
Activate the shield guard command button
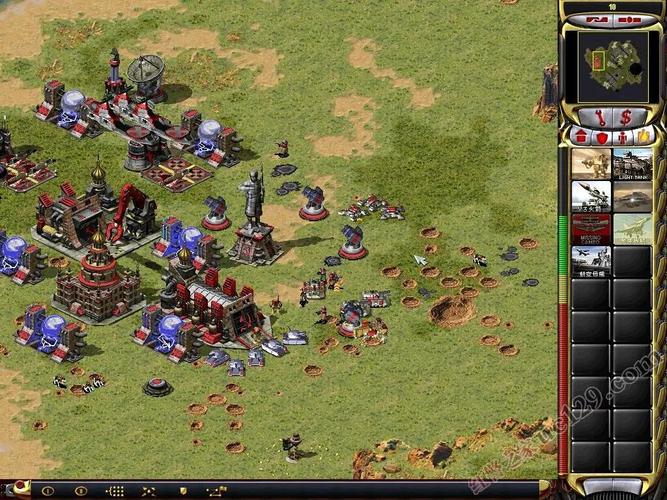pos(183,491)
